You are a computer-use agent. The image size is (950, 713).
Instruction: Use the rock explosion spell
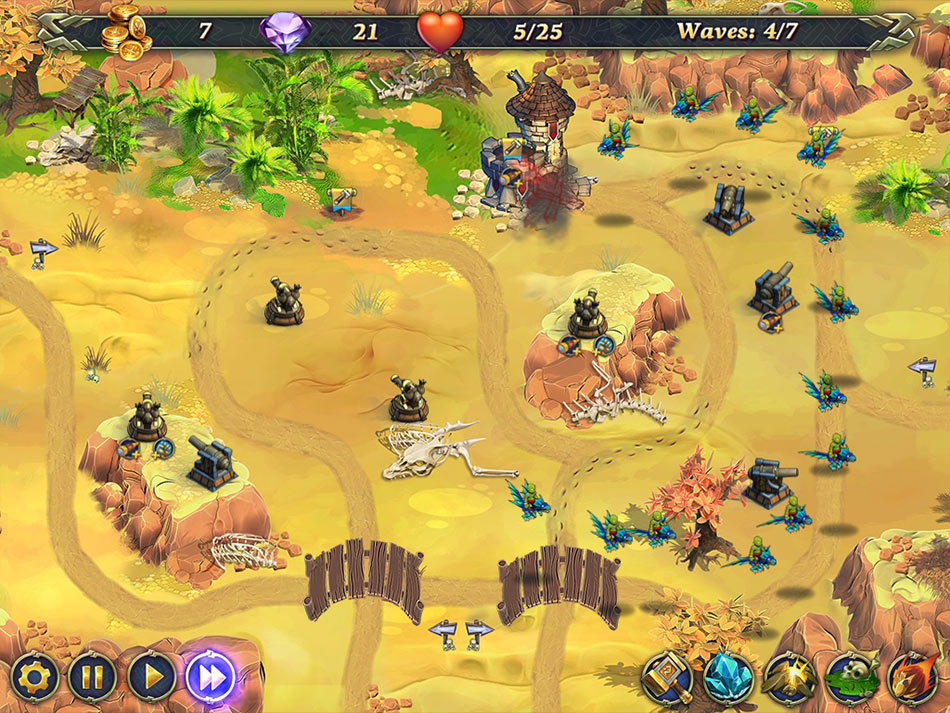(788, 679)
